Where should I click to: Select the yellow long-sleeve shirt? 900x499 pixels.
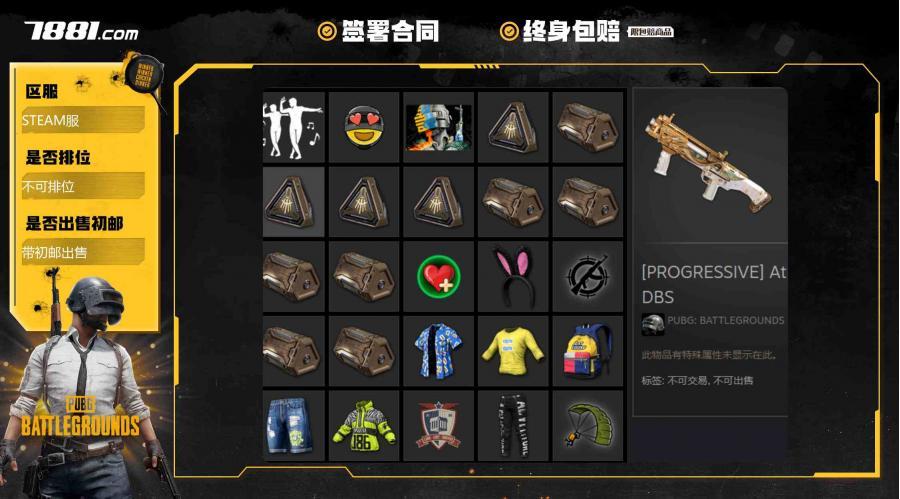[512, 350]
